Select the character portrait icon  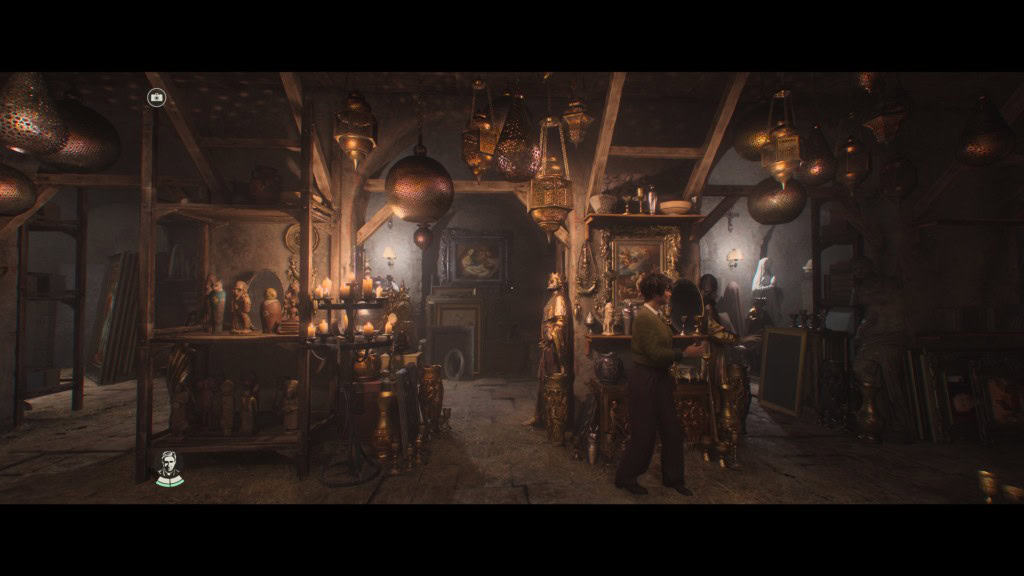[x=169, y=468]
